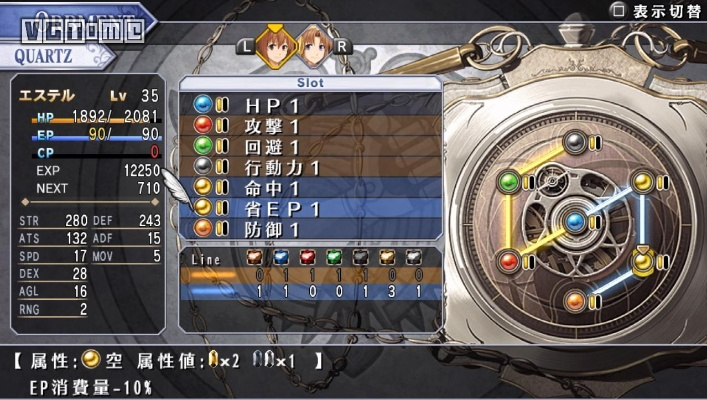Choose the 攻撃1 quartz row
Screen dimensions: 707x400
[x=310, y=126]
